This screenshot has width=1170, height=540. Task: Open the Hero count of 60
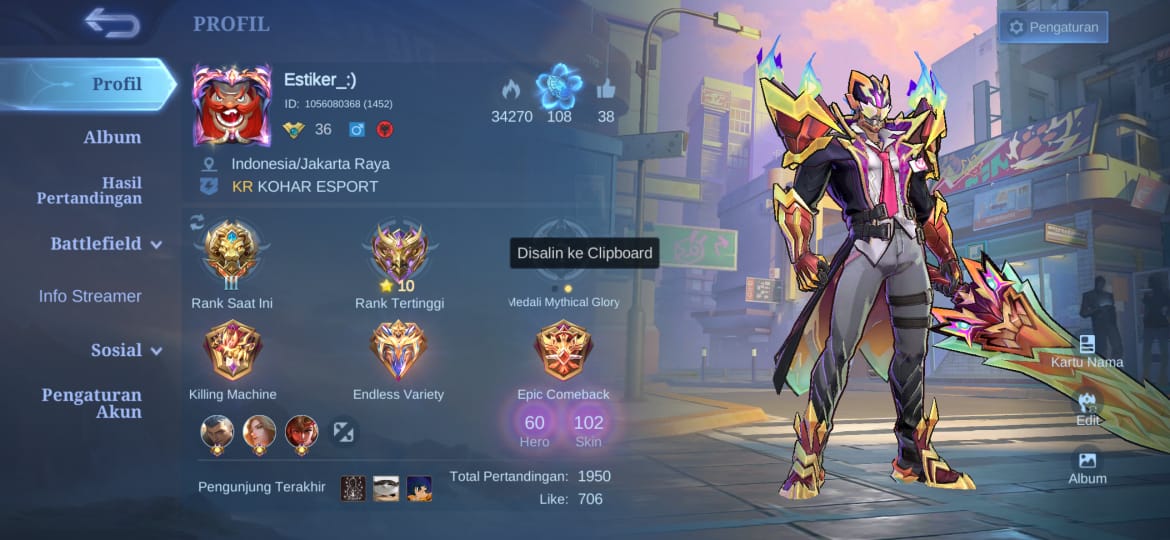tap(535, 430)
